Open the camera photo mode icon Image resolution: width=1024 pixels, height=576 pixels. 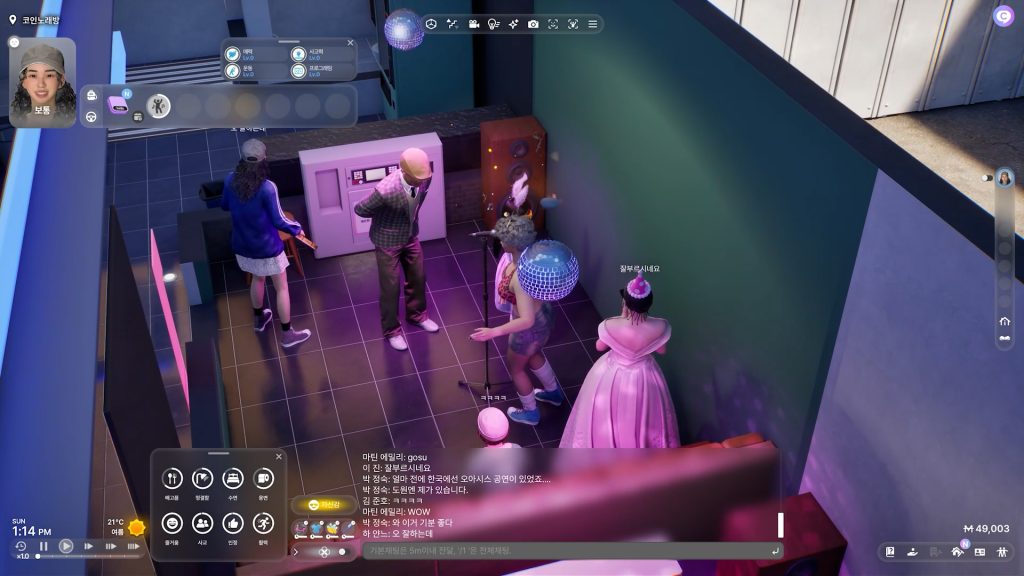coord(533,24)
